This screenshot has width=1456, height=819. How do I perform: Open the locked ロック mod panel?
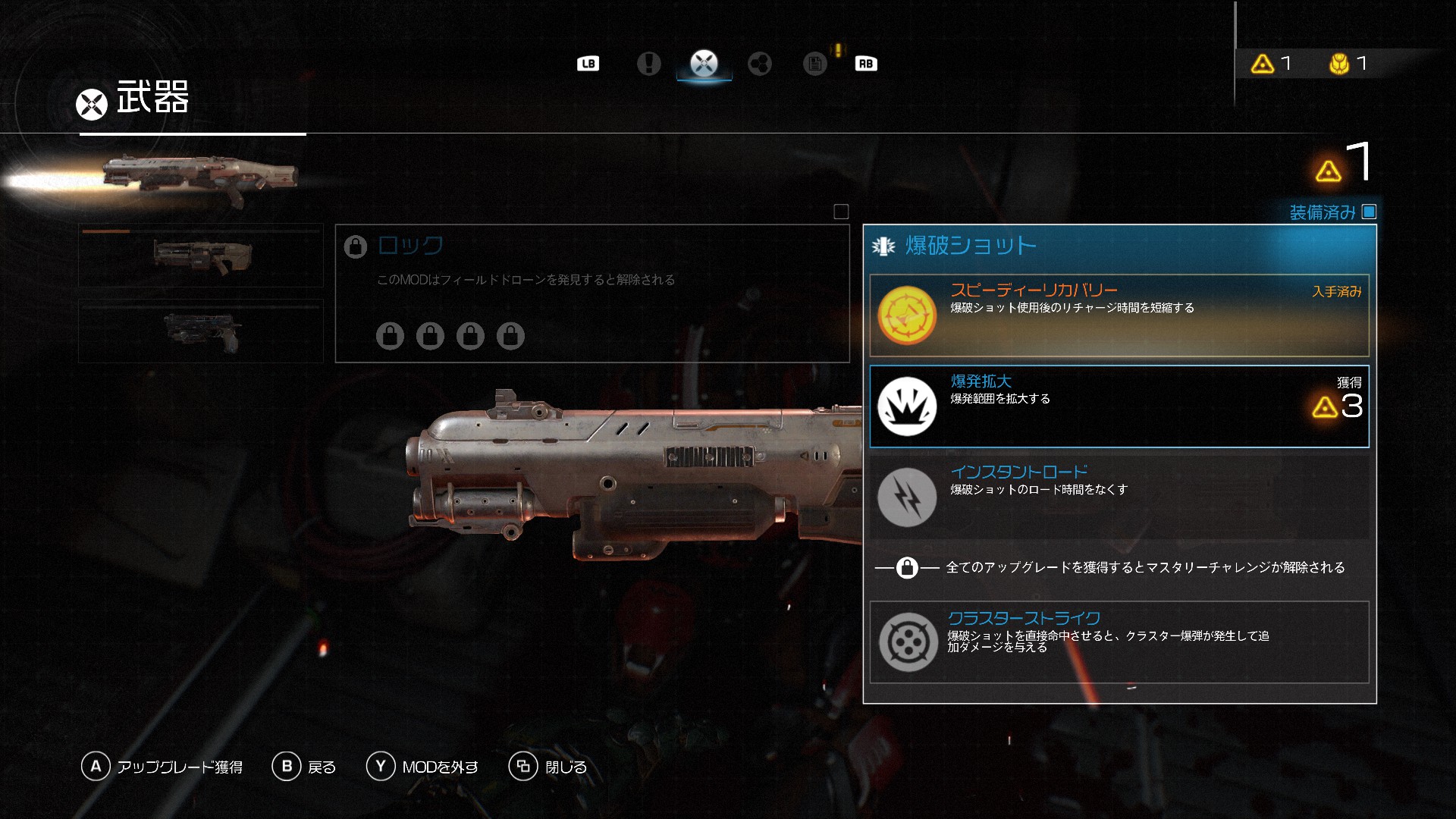[591, 293]
